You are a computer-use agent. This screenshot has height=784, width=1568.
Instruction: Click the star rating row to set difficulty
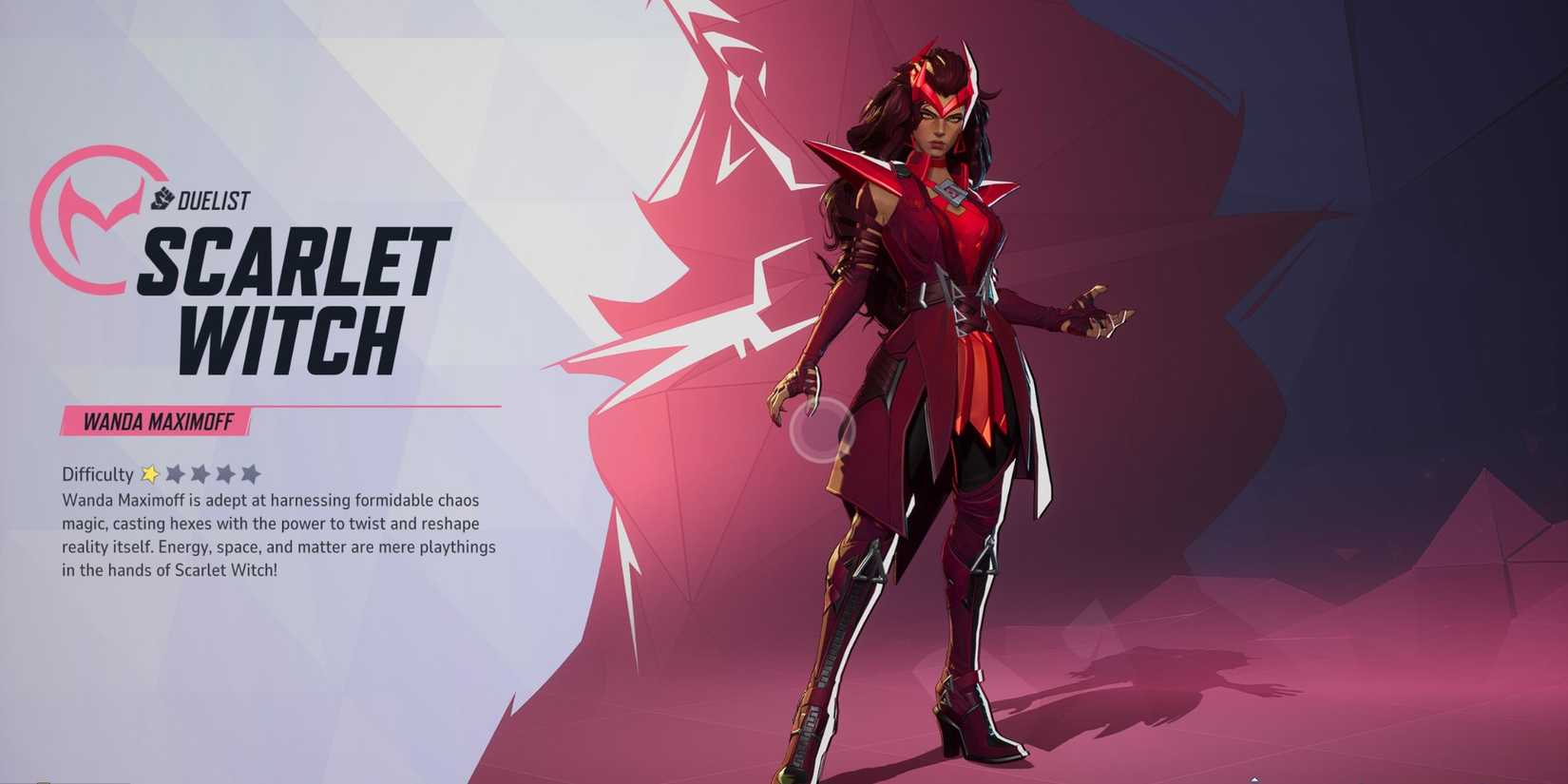(x=201, y=473)
